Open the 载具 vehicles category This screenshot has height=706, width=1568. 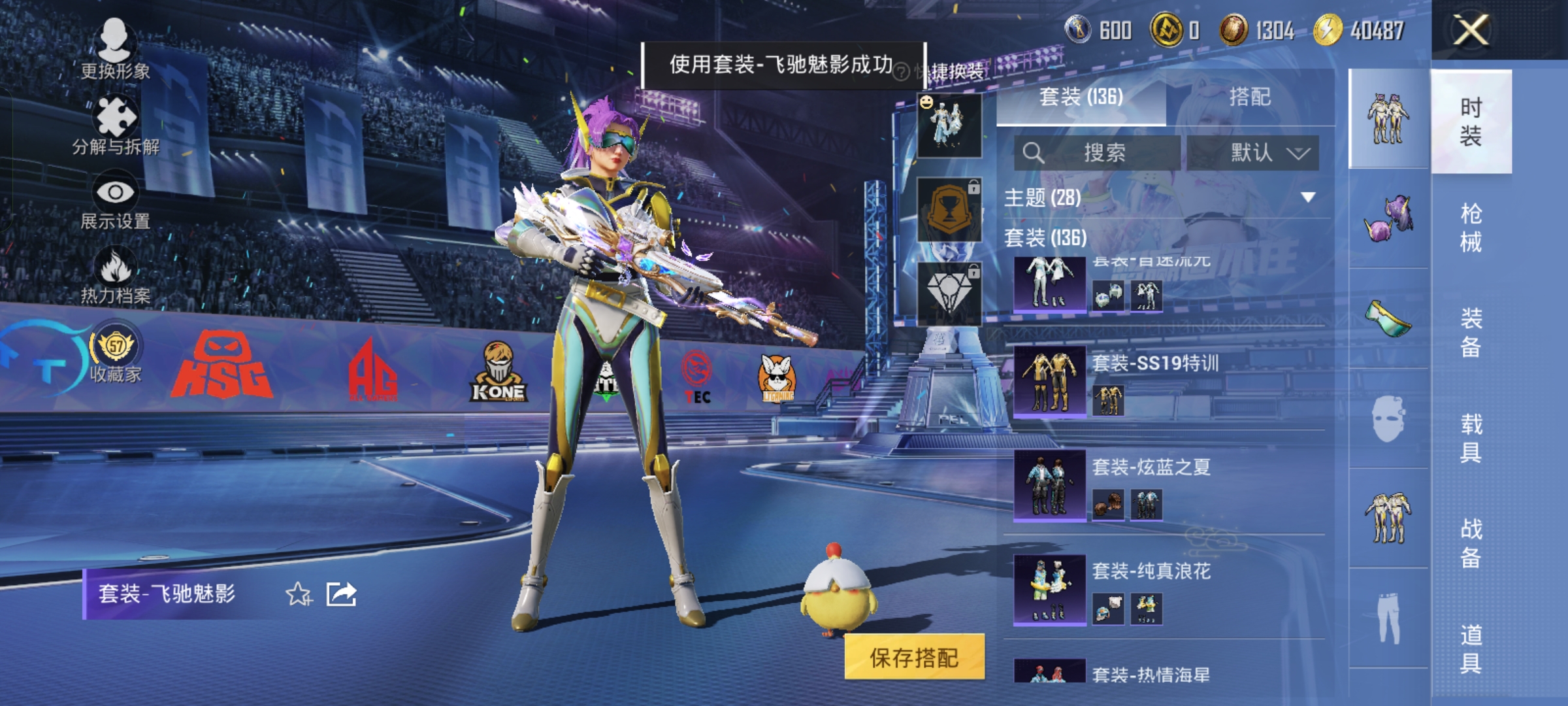(1471, 438)
